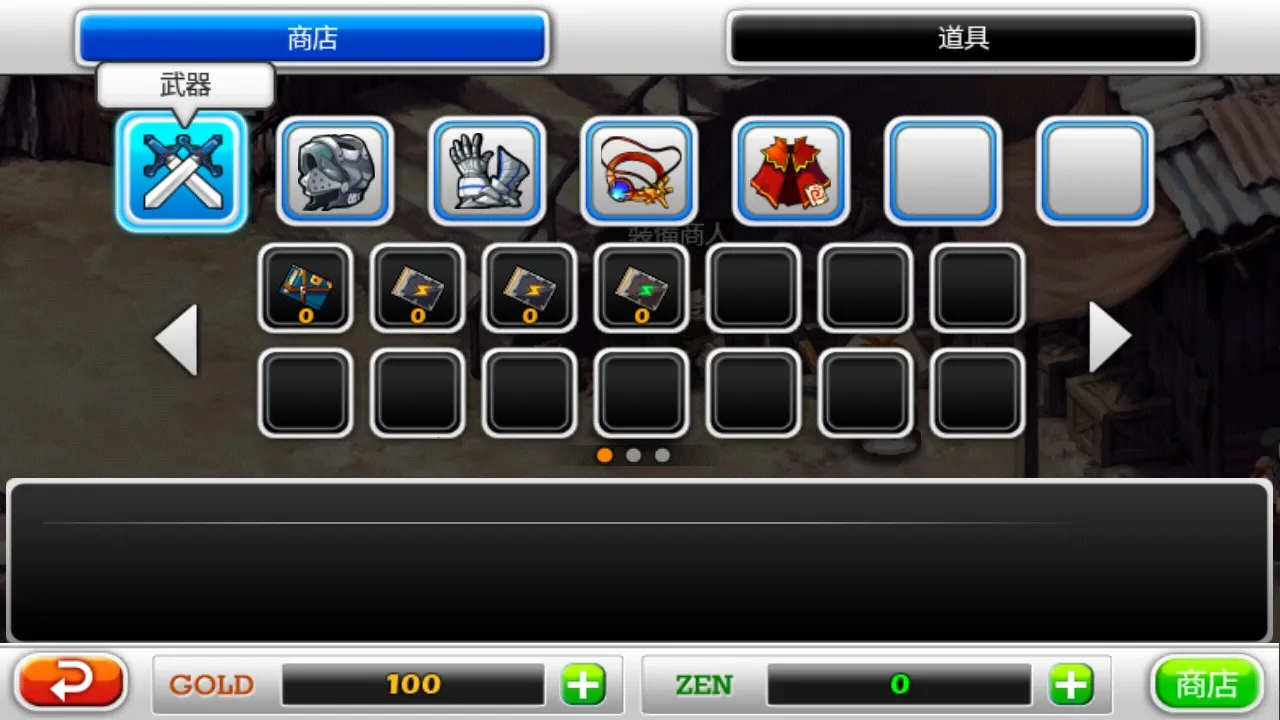
Task: Select the green lightning scroll item
Action: tap(641, 289)
